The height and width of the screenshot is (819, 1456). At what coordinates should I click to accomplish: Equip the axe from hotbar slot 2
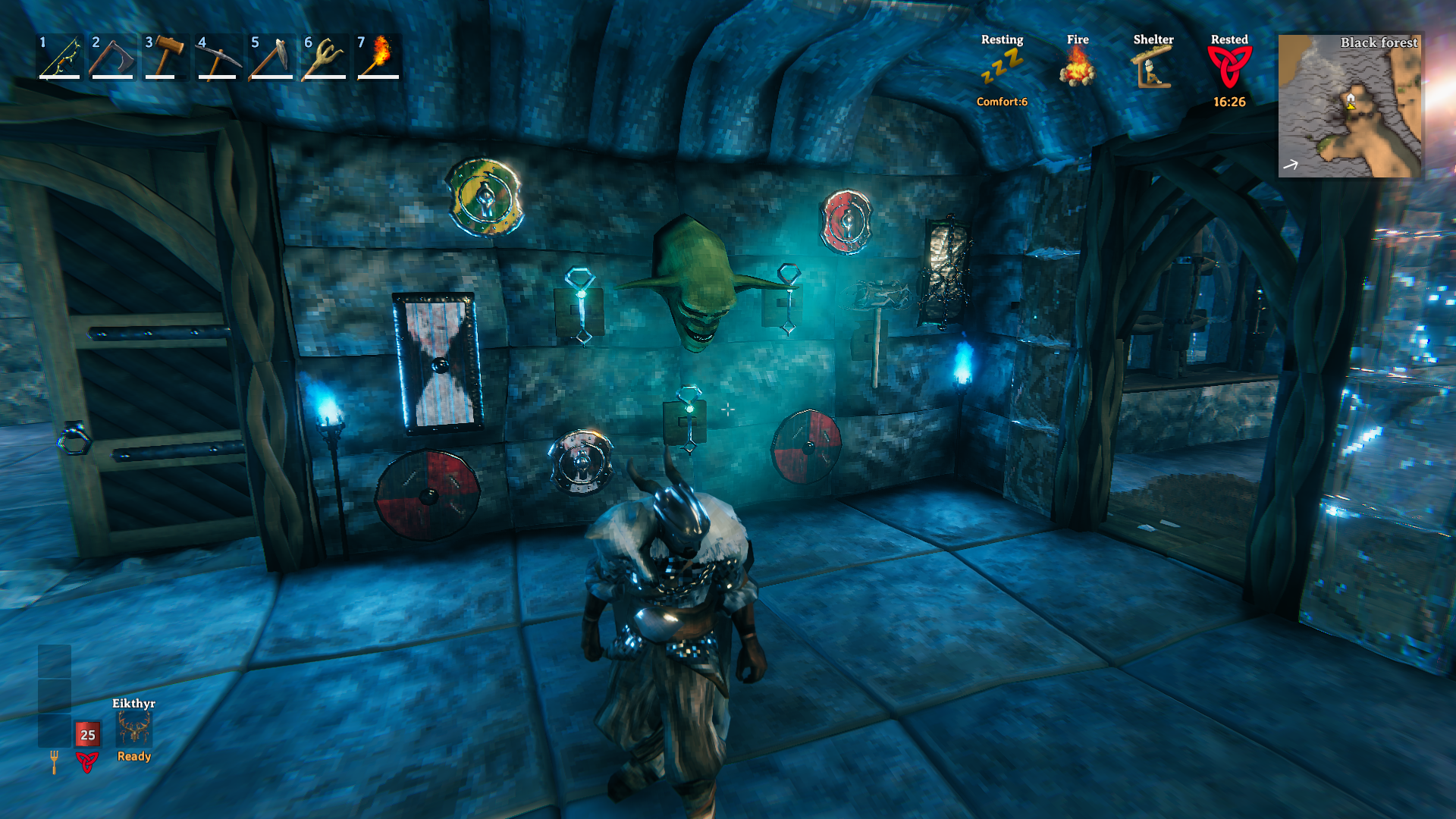coord(113,57)
